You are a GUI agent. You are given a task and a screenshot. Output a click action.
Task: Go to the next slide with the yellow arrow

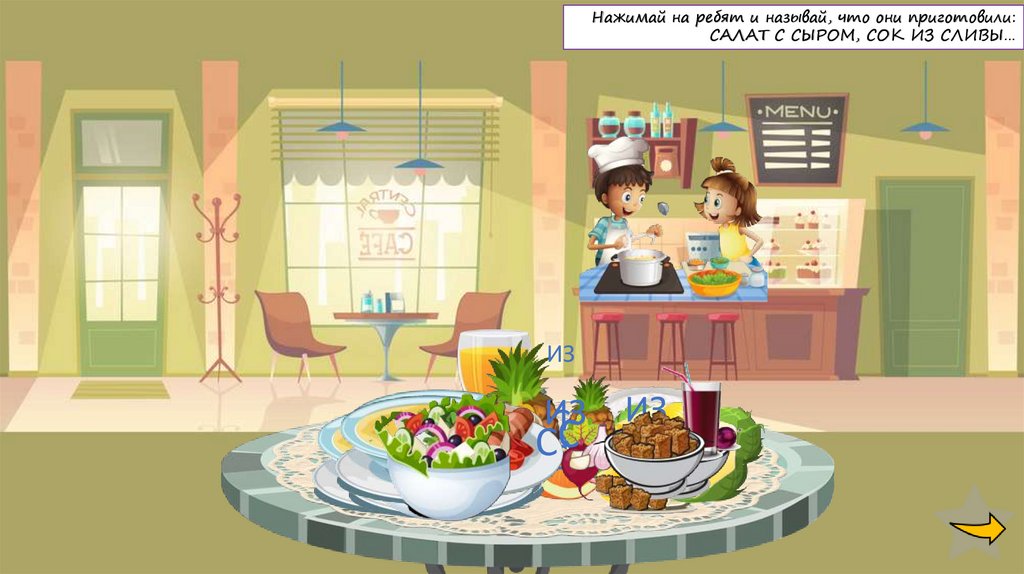(x=976, y=530)
